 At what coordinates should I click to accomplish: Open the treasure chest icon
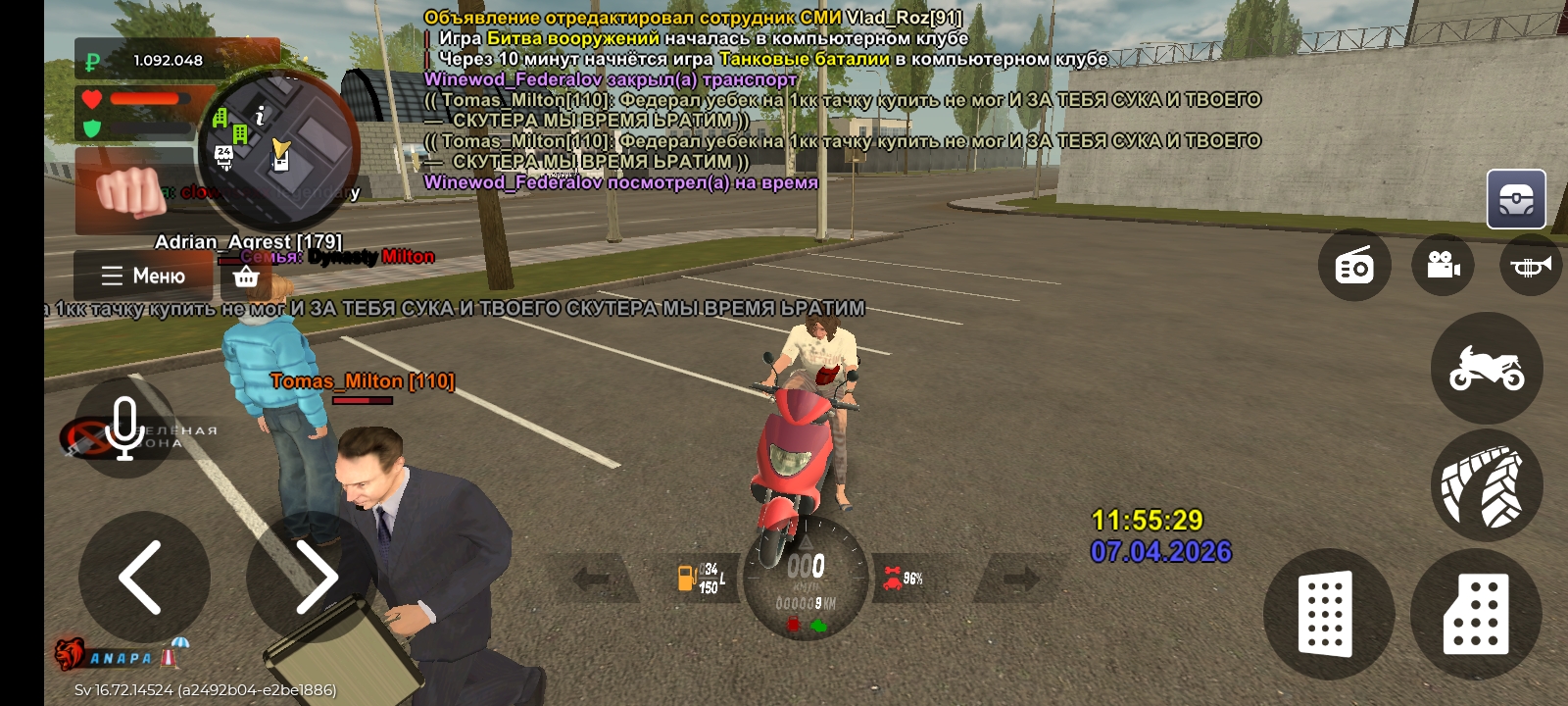1515,199
